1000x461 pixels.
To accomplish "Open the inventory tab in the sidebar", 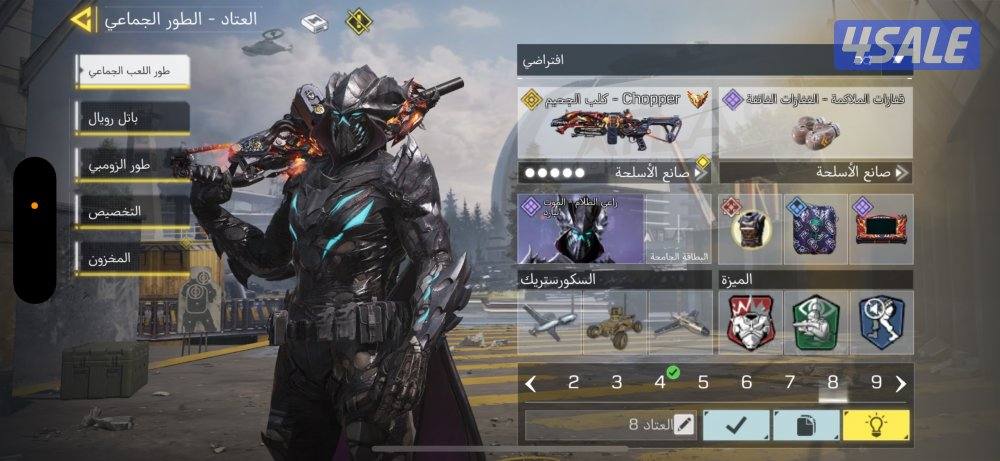I will (132, 258).
